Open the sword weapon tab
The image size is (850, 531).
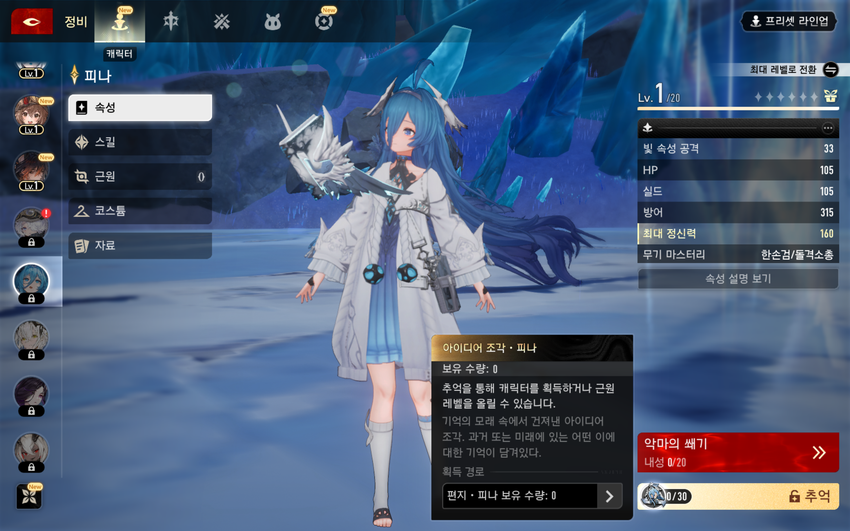(171, 21)
